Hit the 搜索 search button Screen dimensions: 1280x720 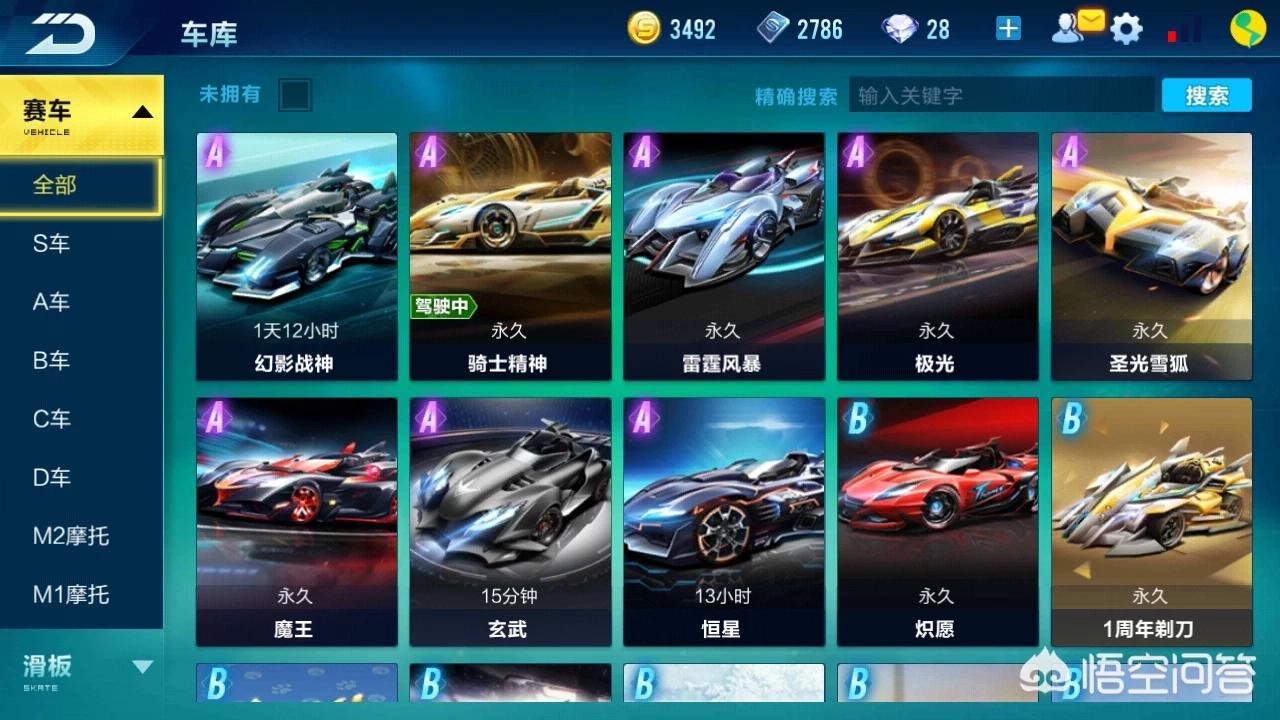click(x=1206, y=95)
